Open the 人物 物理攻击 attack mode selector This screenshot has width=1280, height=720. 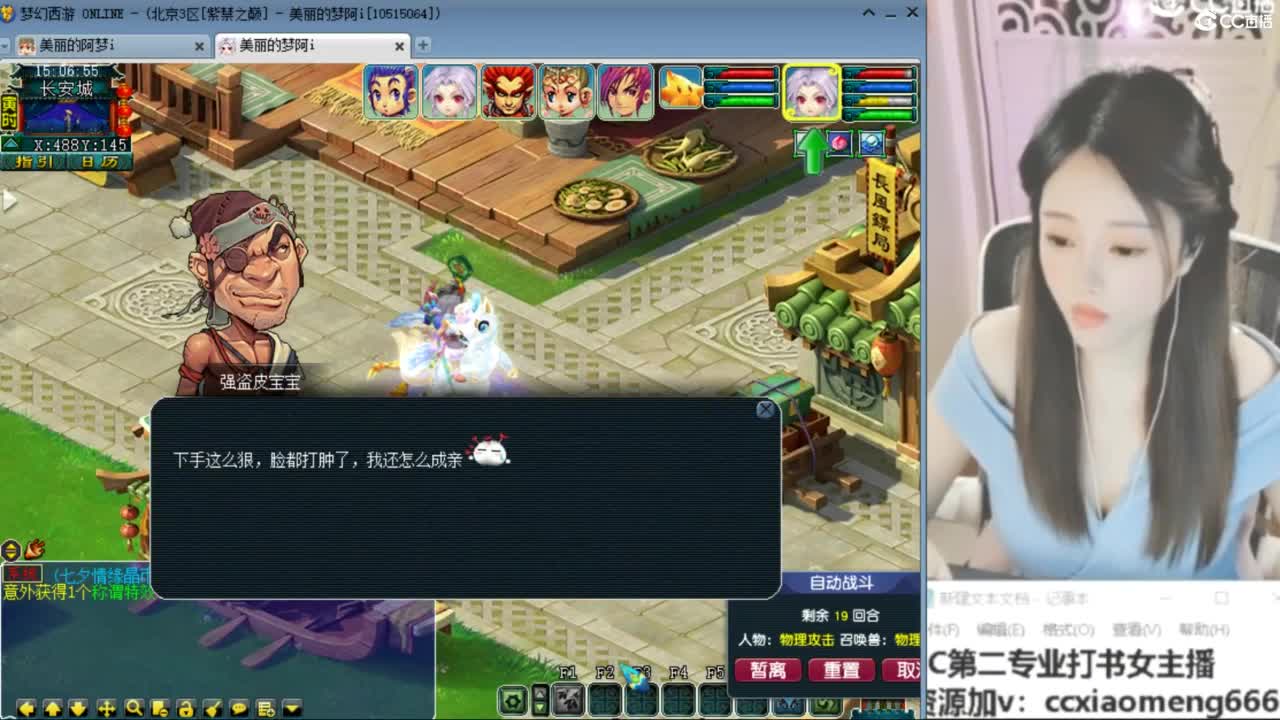click(x=805, y=641)
